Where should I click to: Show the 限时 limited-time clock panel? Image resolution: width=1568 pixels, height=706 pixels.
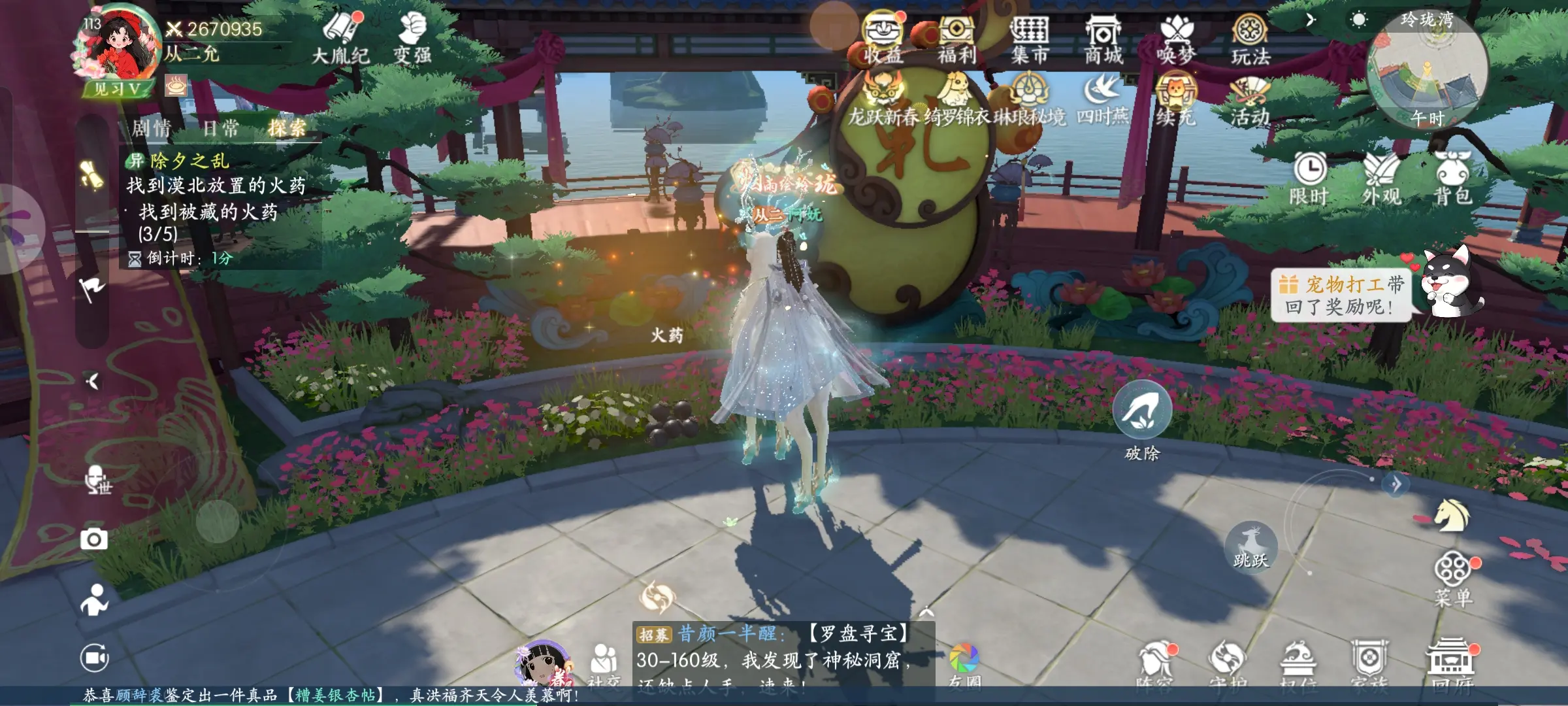tap(1309, 176)
